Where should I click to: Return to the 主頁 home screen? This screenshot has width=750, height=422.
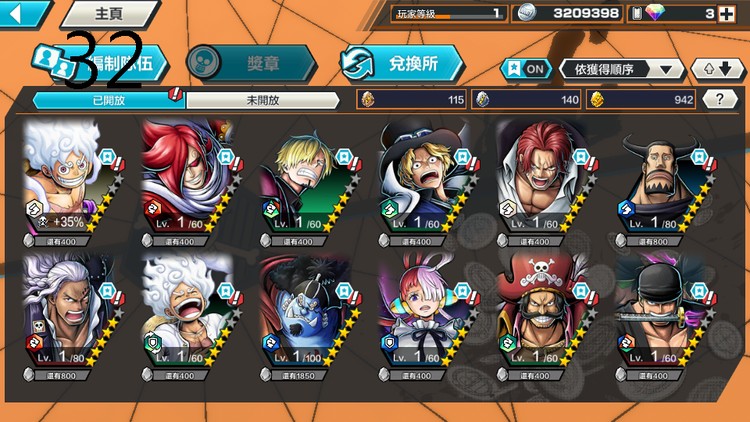coord(108,14)
